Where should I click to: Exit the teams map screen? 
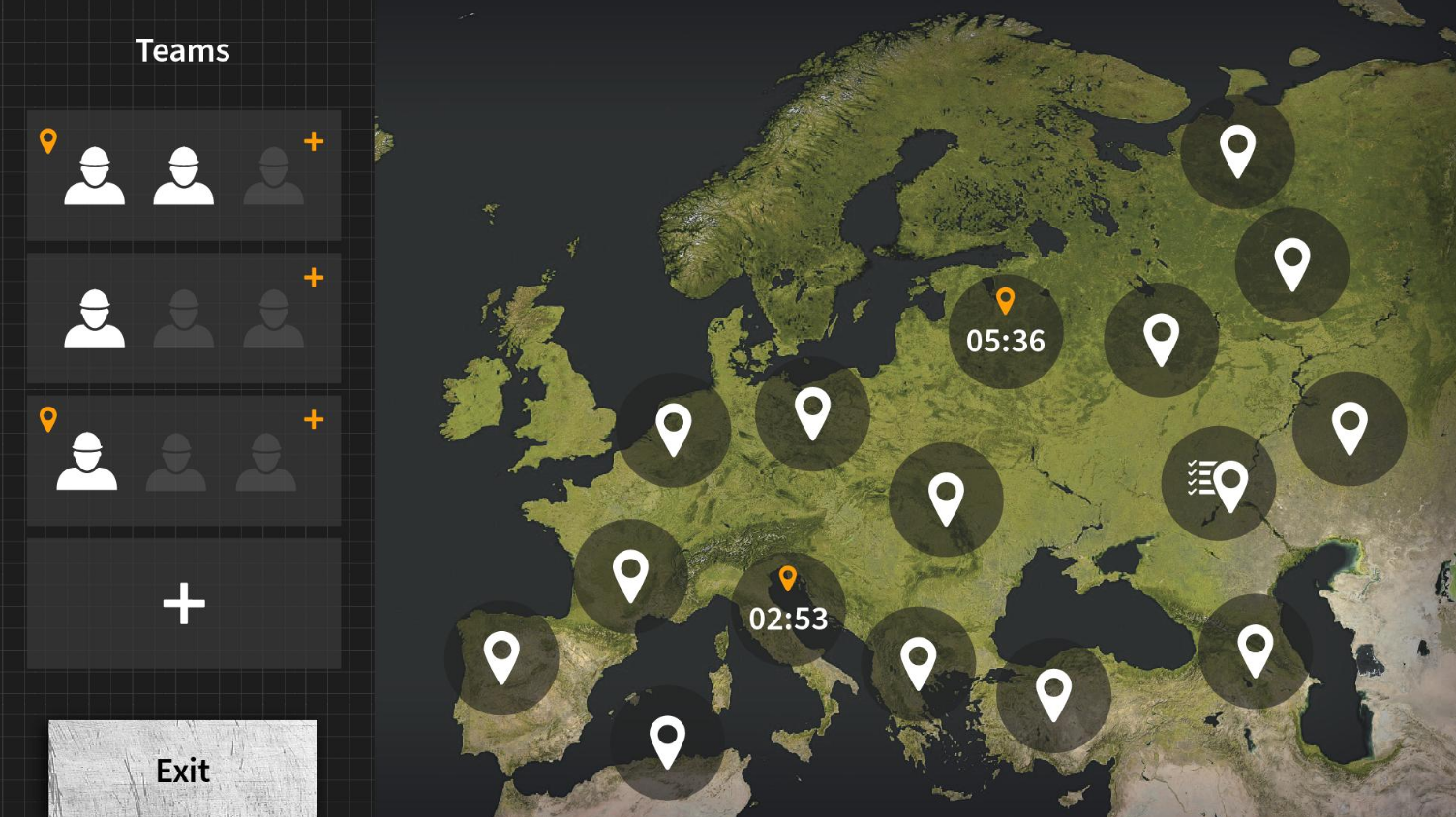(x=182, y=769)
